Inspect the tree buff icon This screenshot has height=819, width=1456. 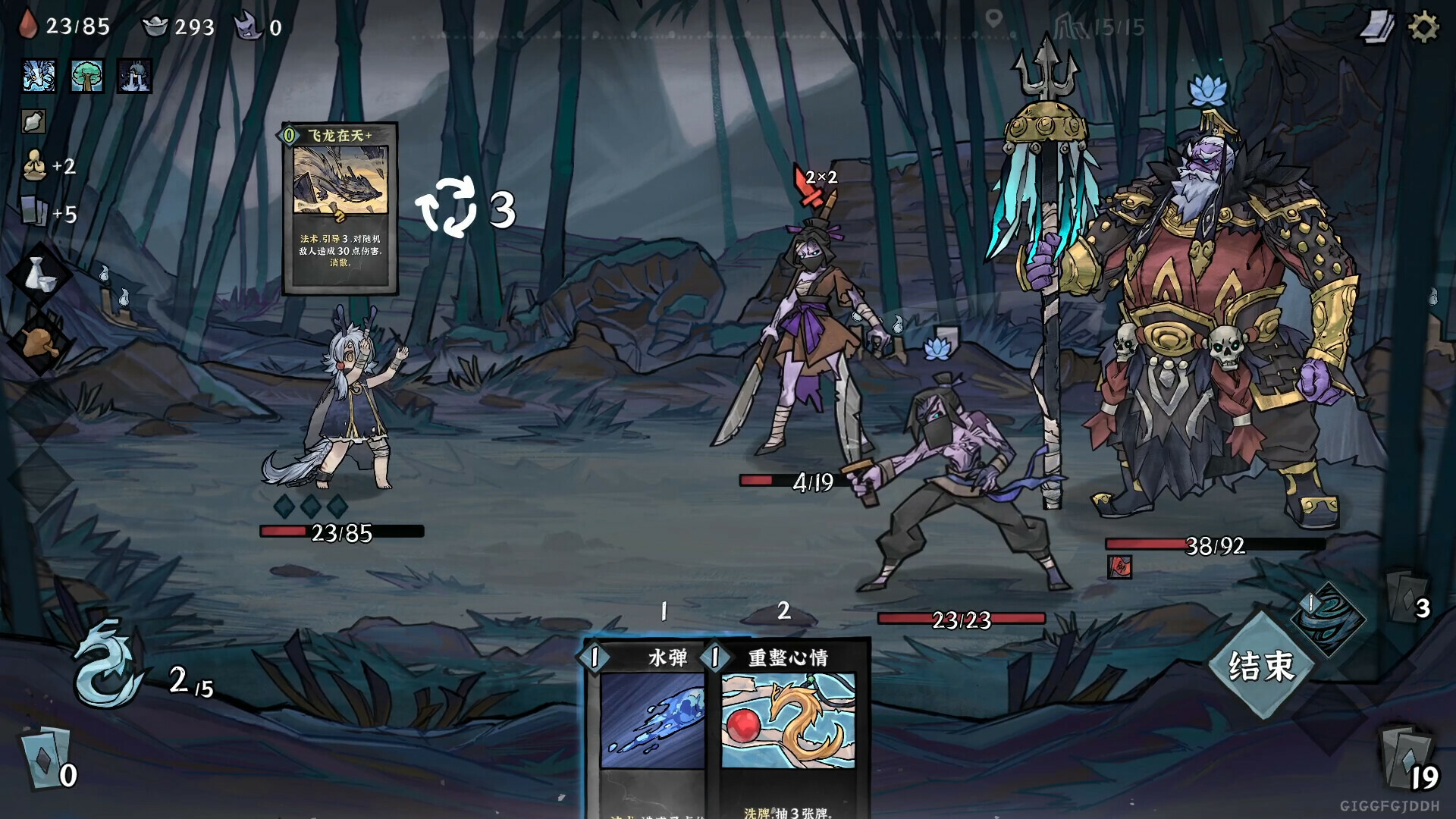point(86,76)
